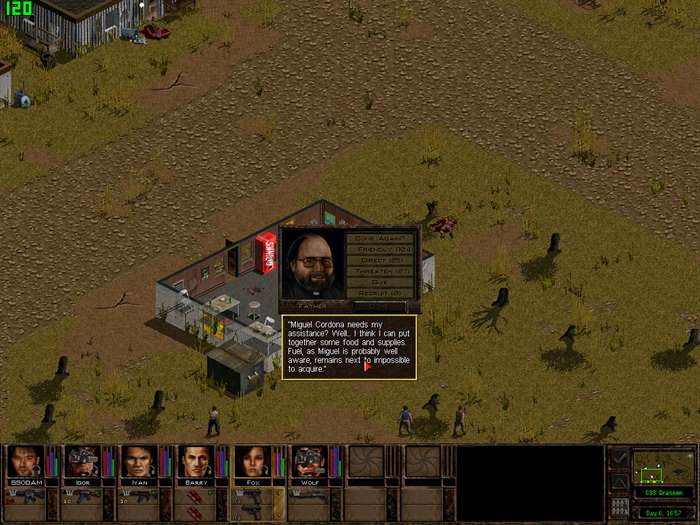Select Igor's portrait
The width and height of the screenshot is (700, 525).
click(x=82, y=461)
